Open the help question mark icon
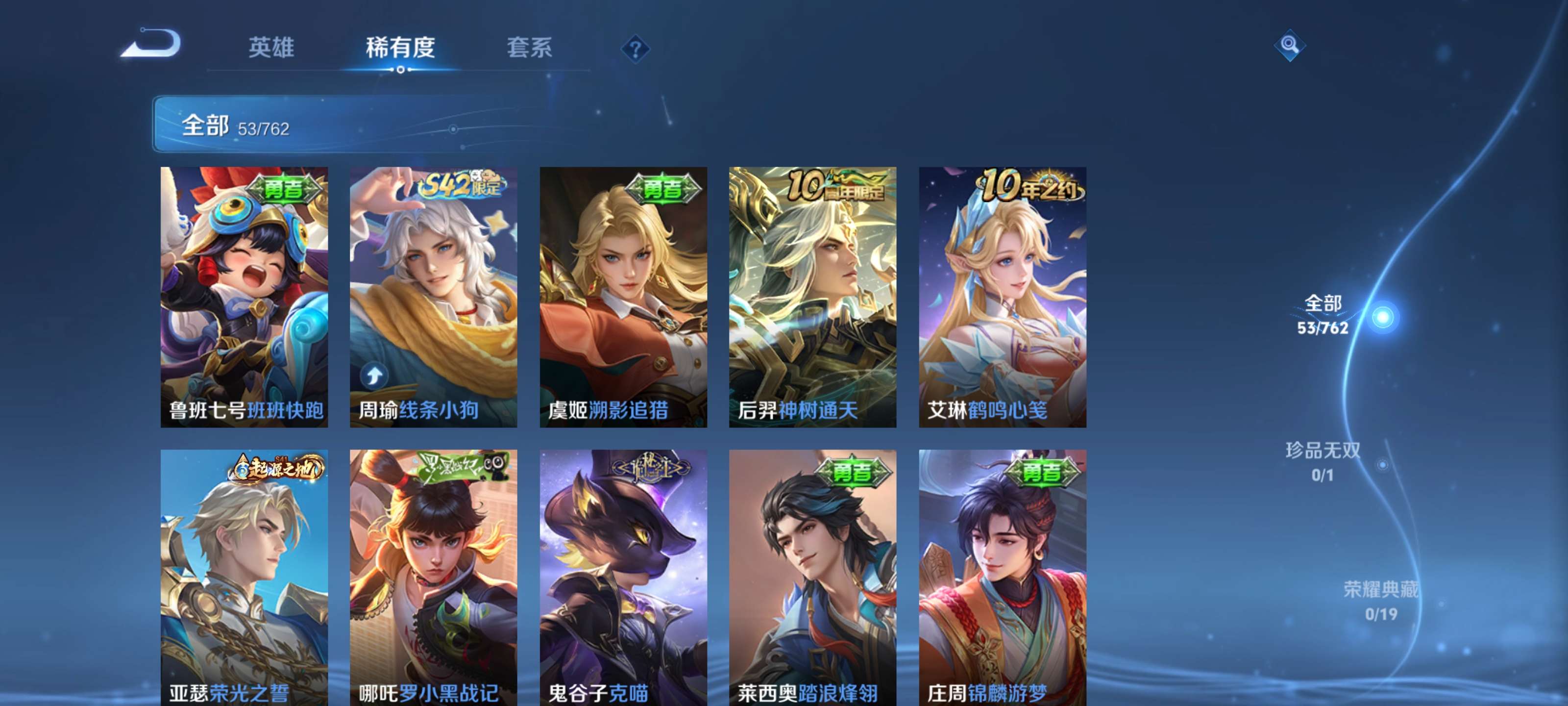1568x706 pixels. (635, 49)
